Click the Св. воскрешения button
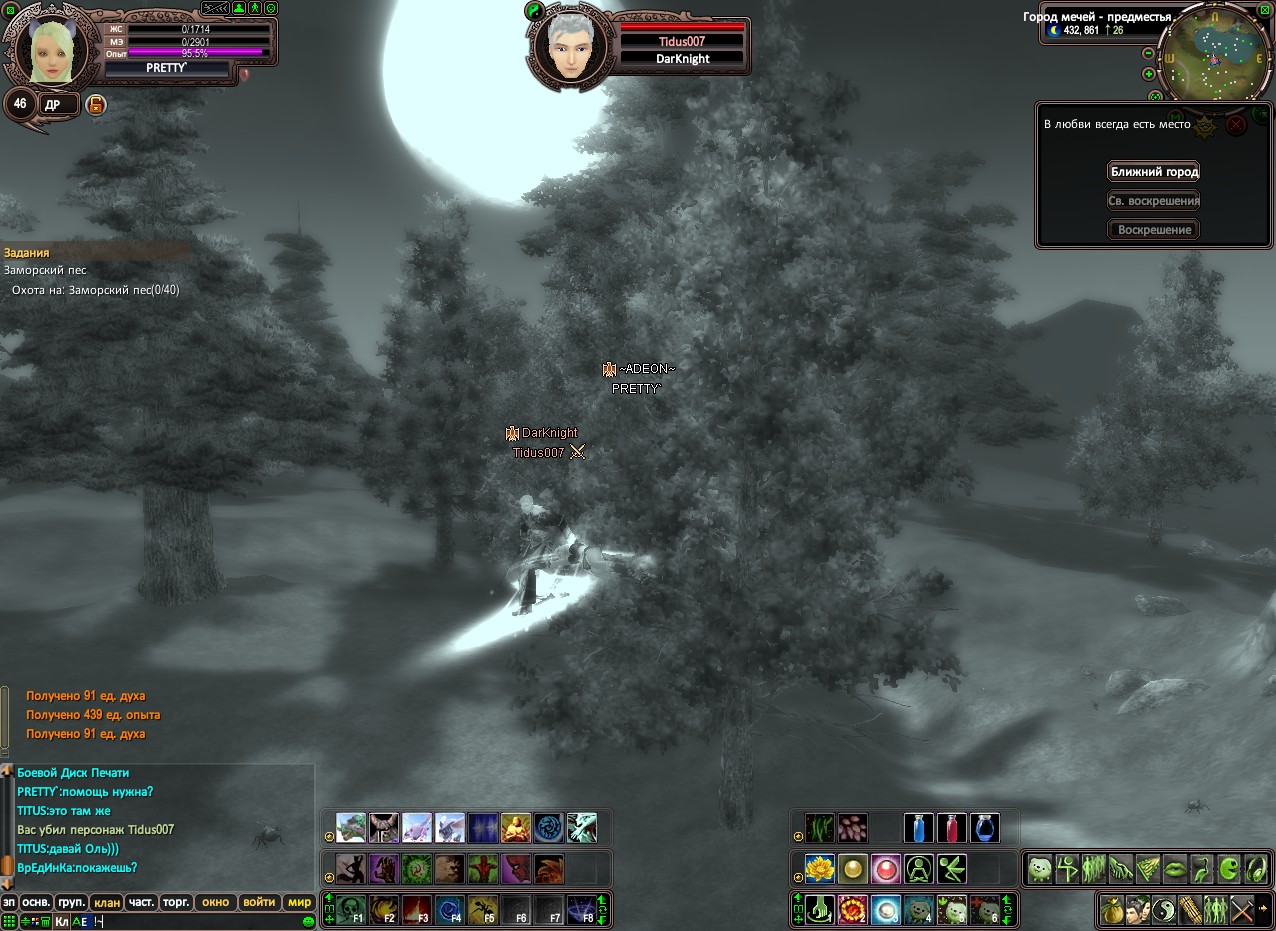This screenshot has height=931, width=1276. pos(1153,201)
